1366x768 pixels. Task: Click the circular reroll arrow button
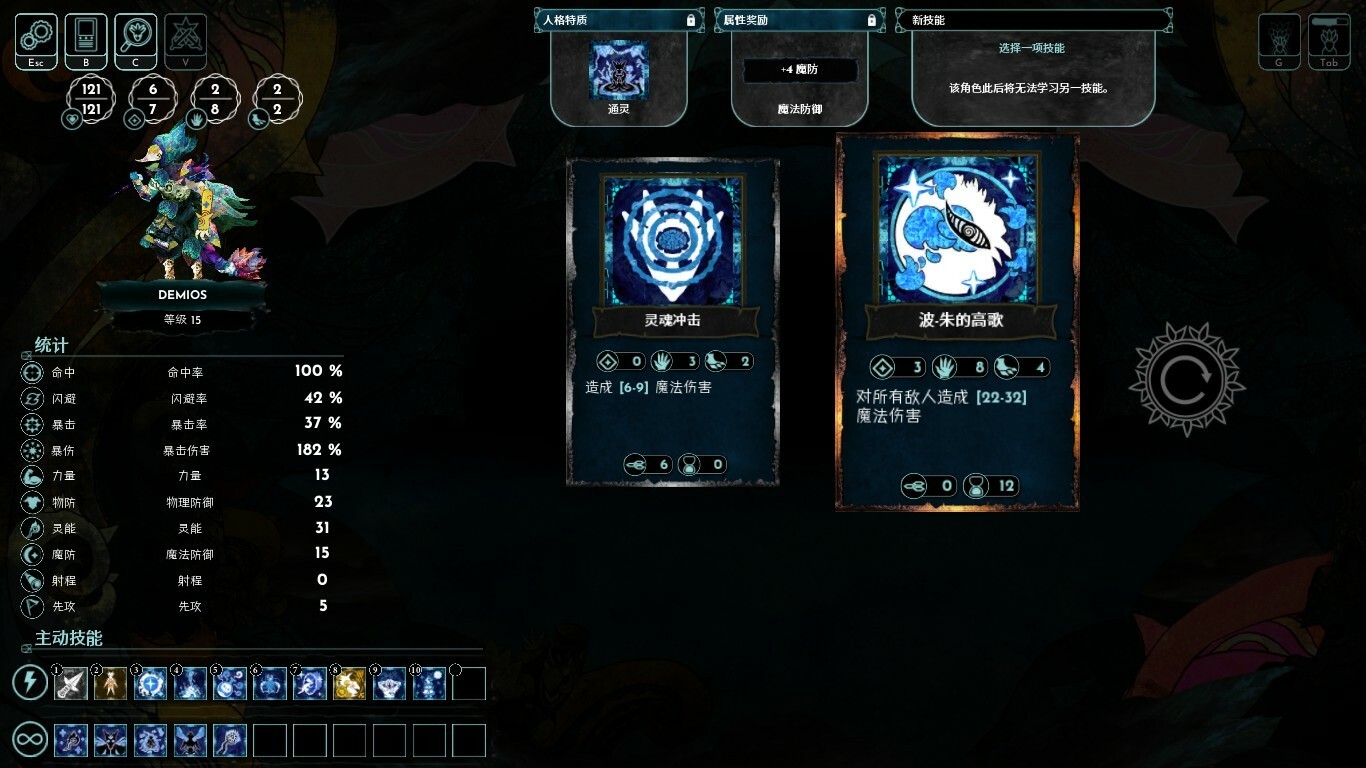[1186, 379]
